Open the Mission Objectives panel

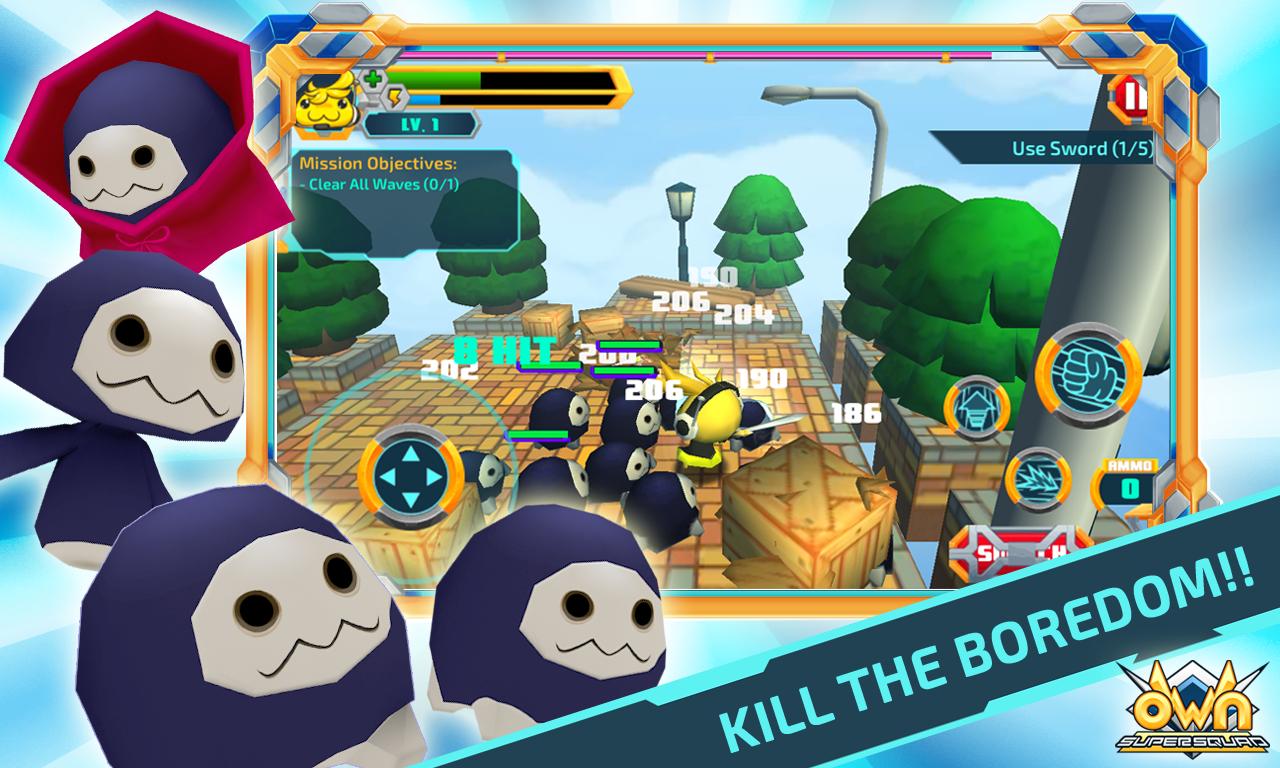click(404, 200)
